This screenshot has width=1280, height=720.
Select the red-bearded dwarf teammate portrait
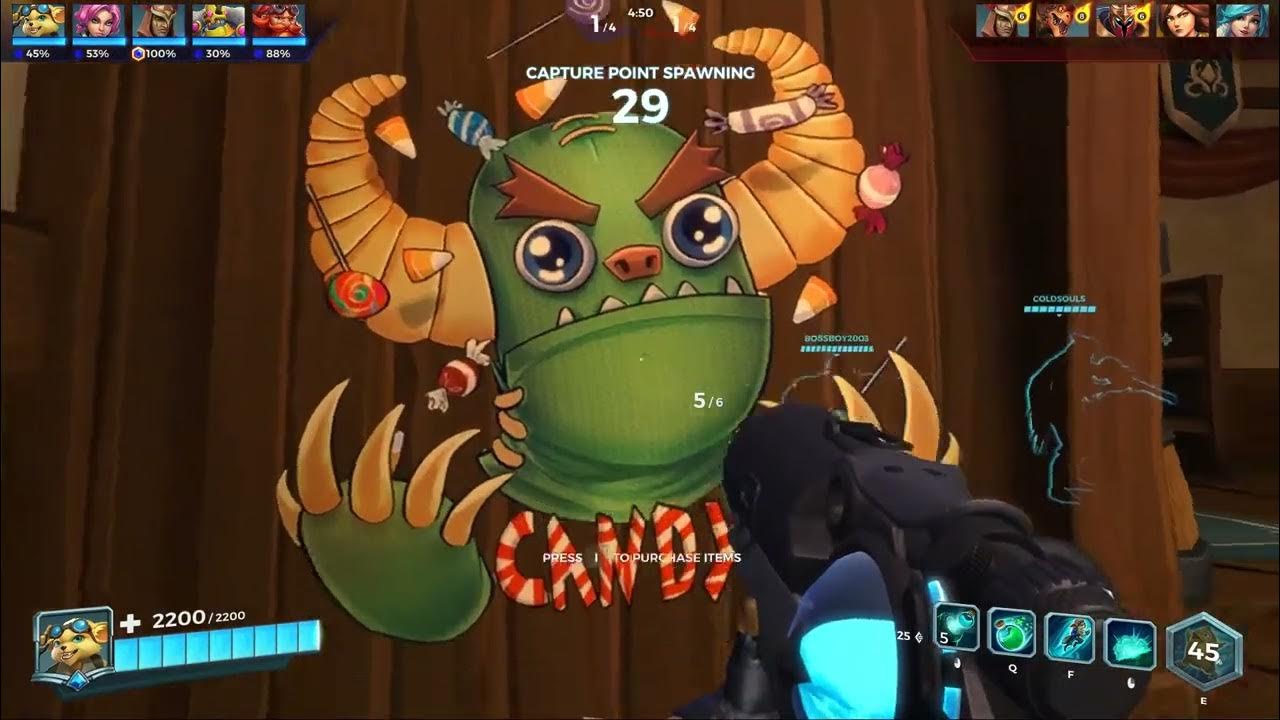[x=278, y=22]
